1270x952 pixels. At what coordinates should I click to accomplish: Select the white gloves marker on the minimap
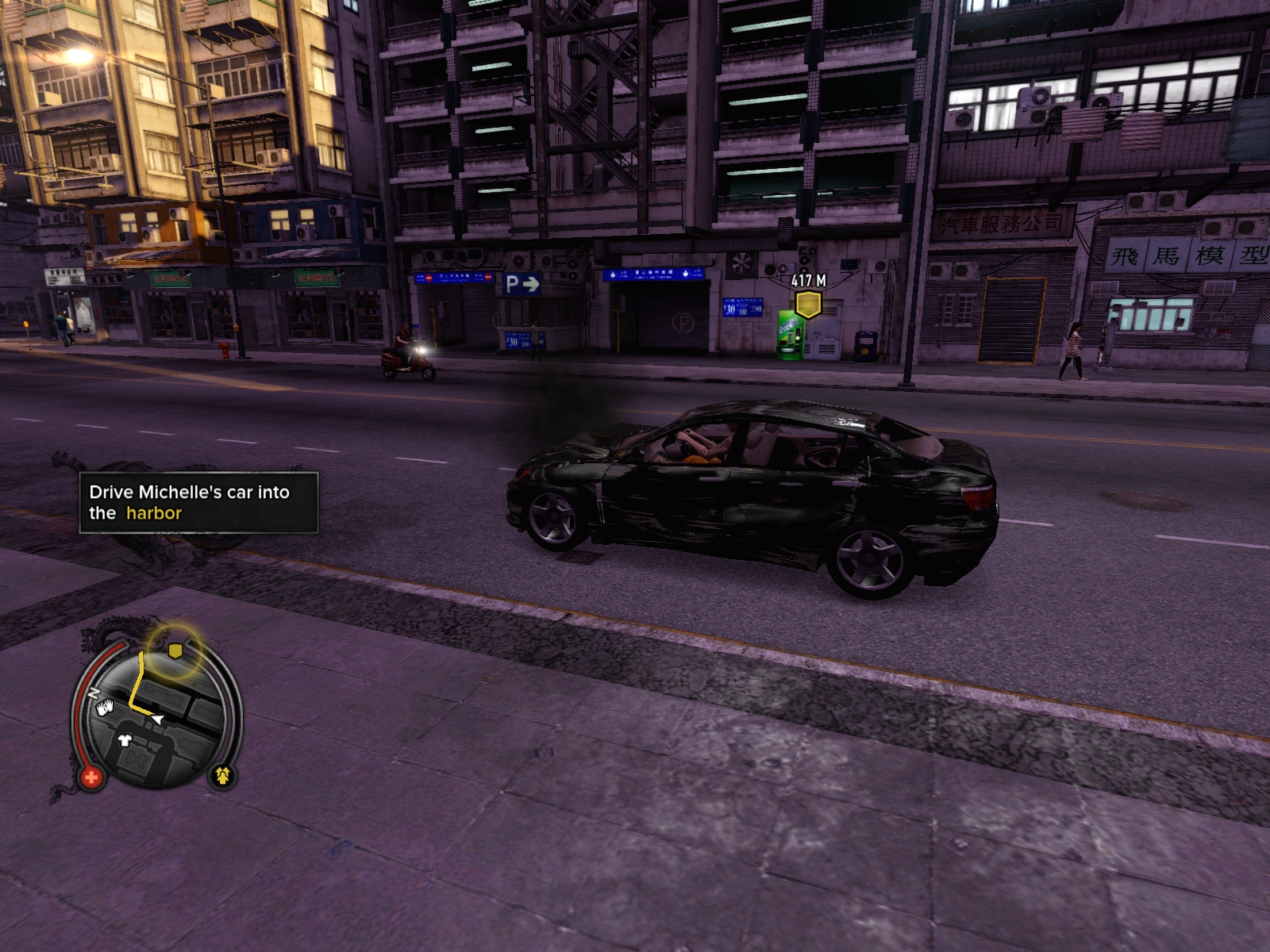(x=106, y=708)
